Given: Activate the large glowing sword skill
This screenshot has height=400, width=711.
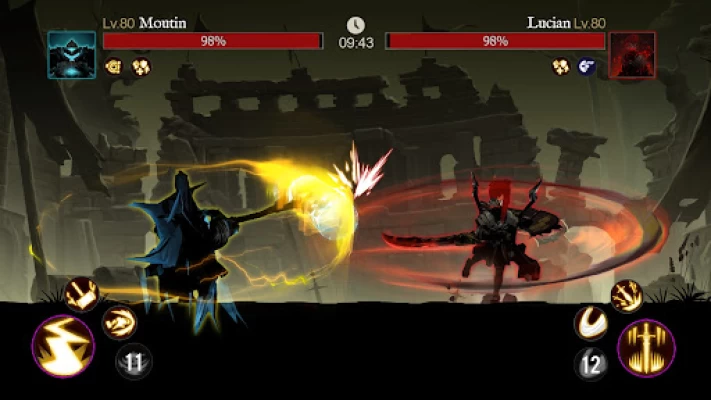Looking at the screenshot, I should pos(646,348).
